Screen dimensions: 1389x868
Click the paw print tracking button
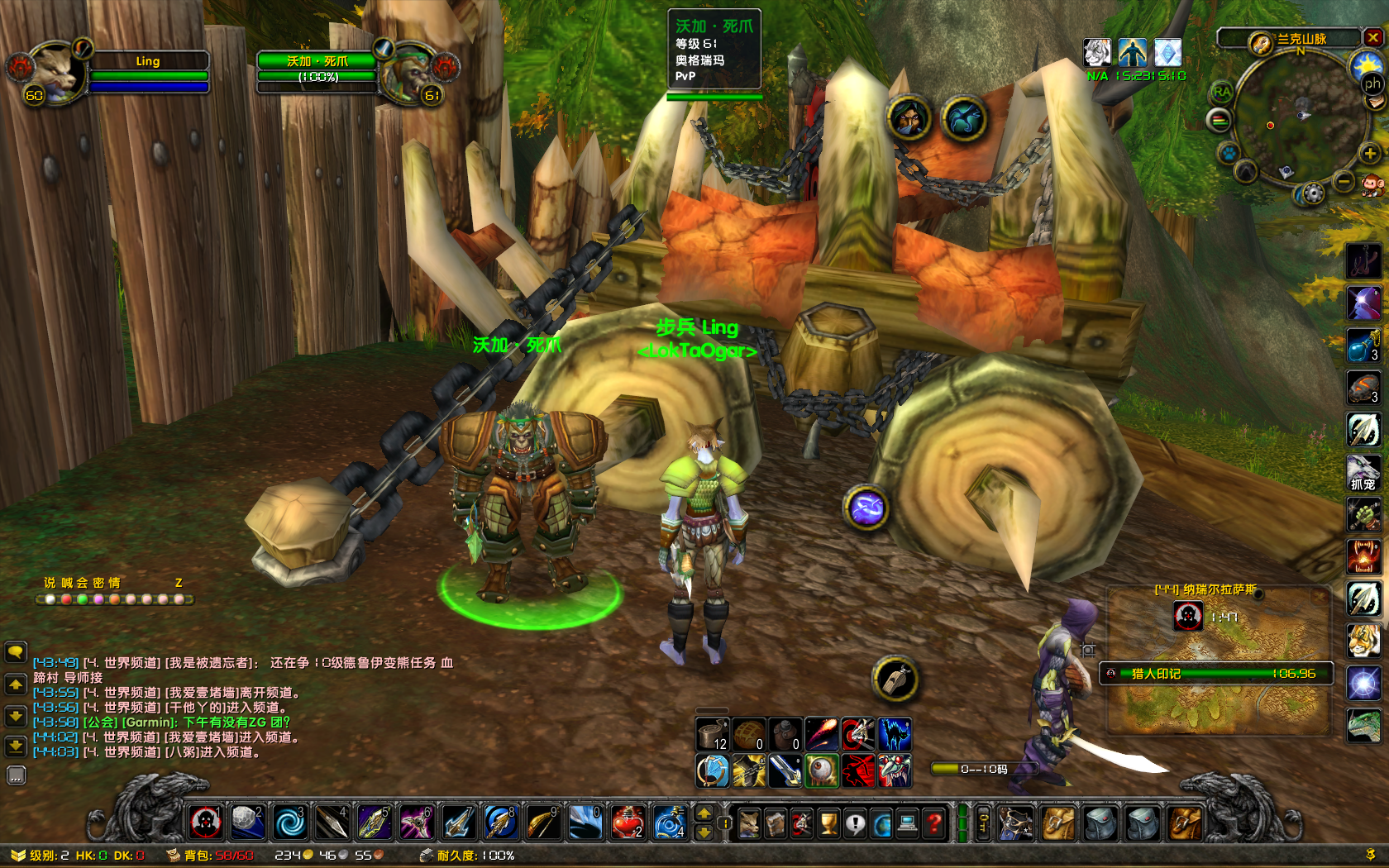click(1229, 154)
